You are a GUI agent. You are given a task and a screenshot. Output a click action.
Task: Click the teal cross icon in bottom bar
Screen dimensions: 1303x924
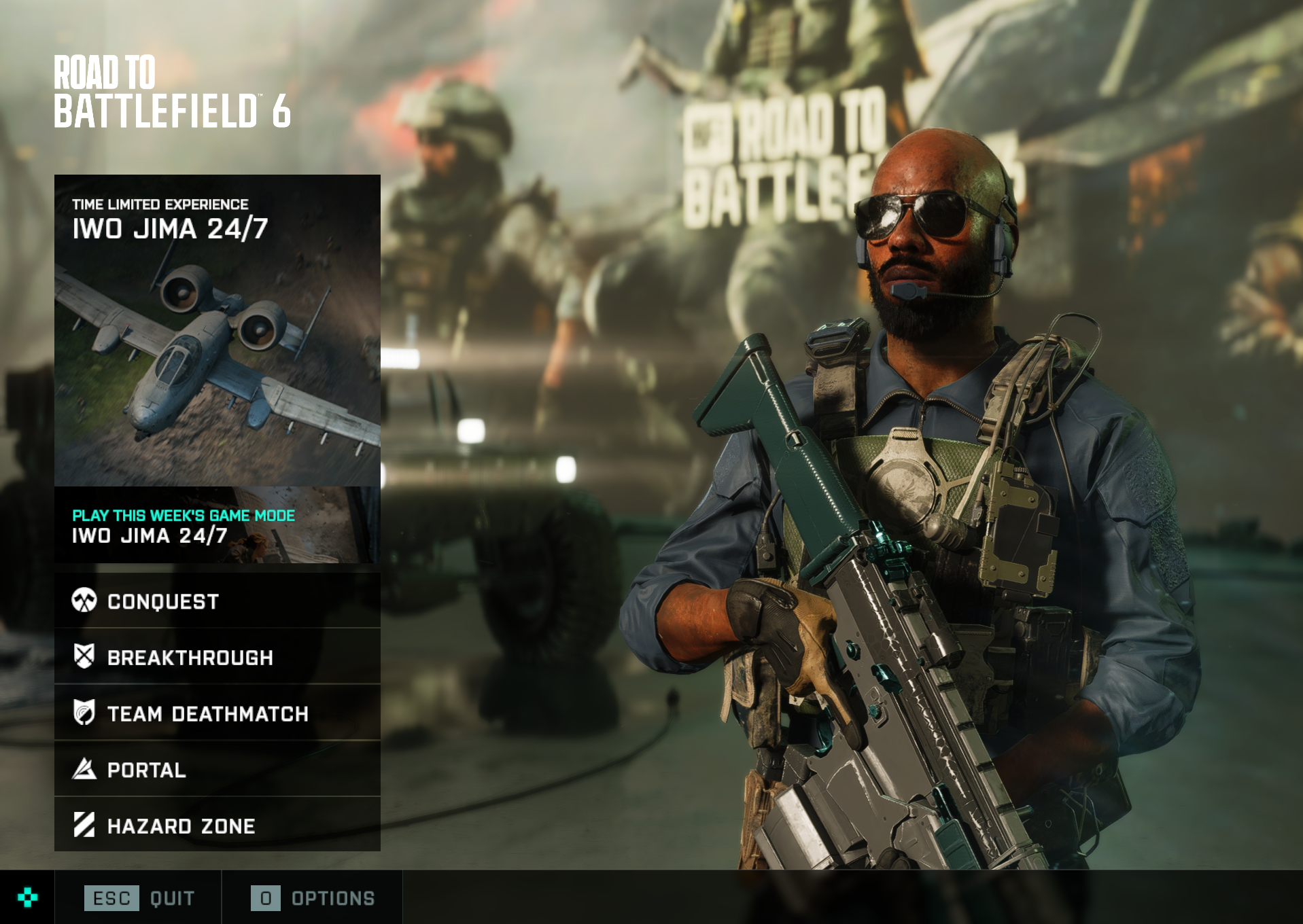point(27,898)
